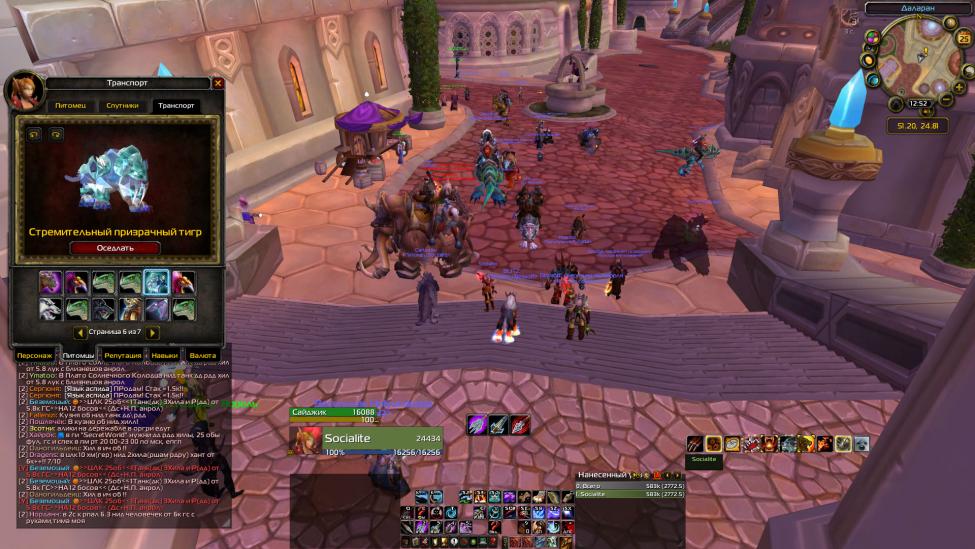This screenshot has width=975, height=549.
Task: Select the Socialite row in damage meter
Action: [x=630, y=493]
